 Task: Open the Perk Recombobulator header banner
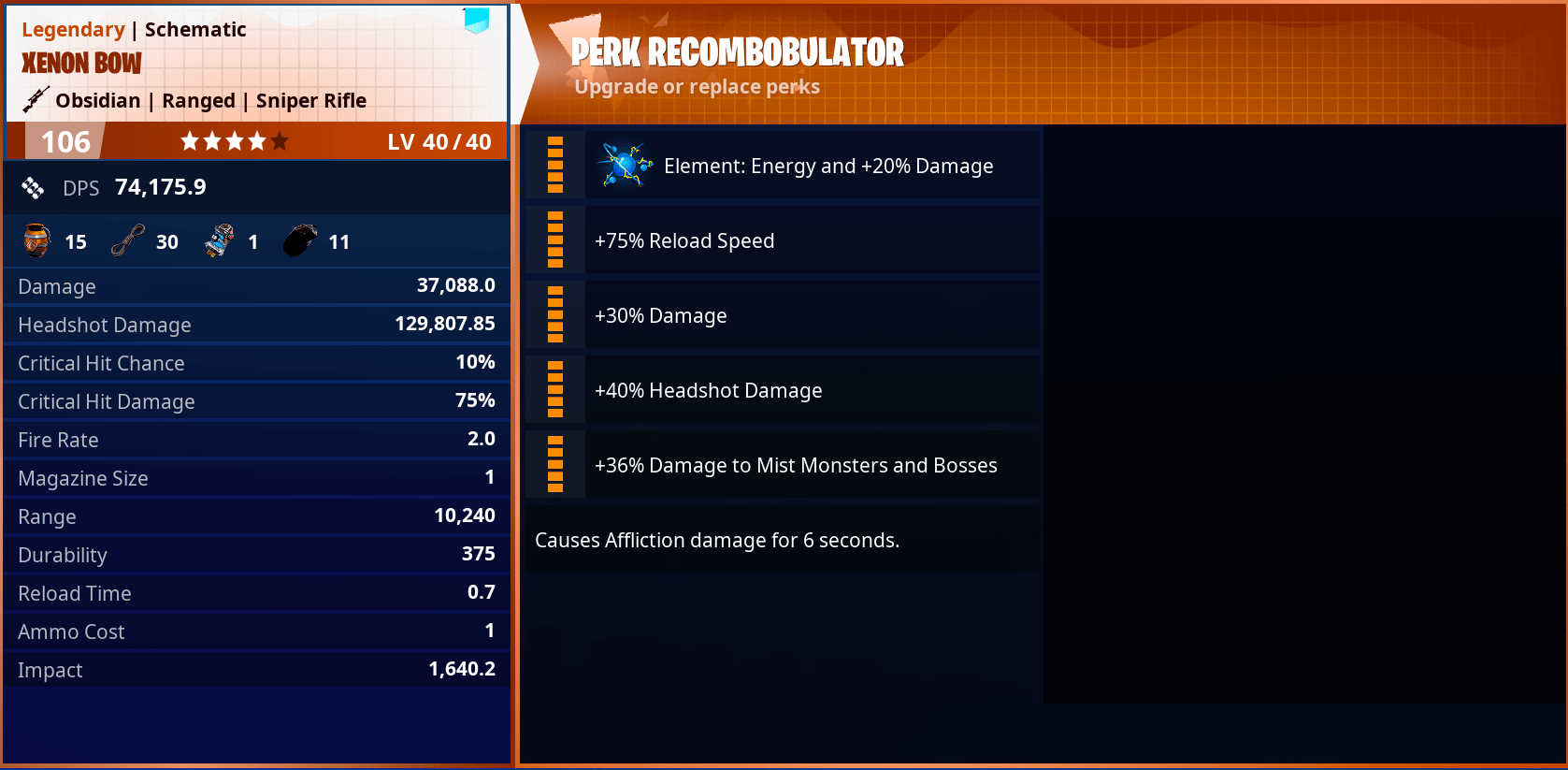(736, 51)
